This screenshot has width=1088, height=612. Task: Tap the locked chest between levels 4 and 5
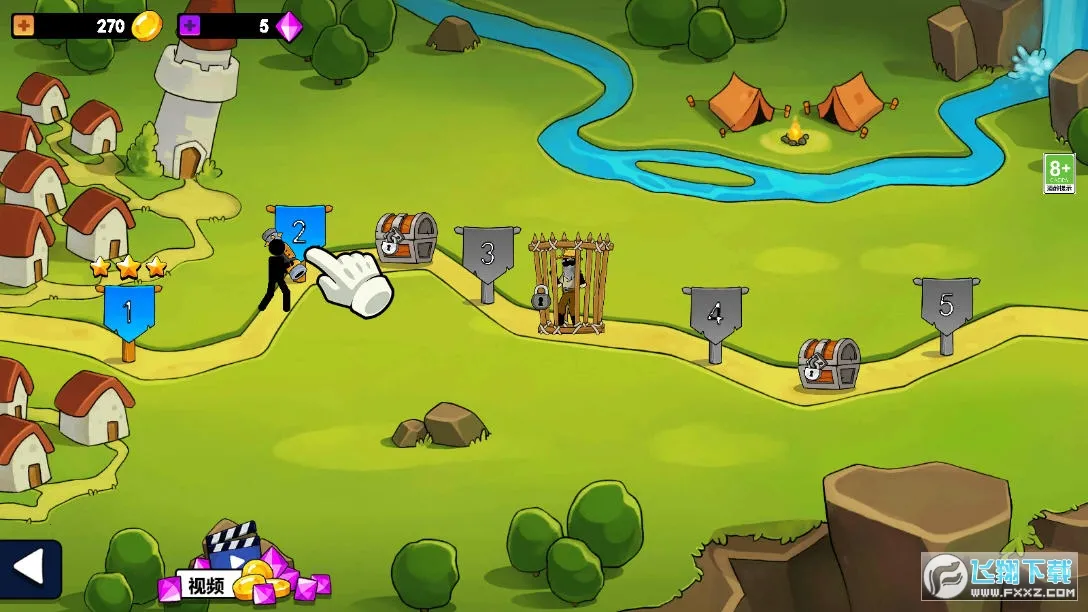click(x=829, y=364)
